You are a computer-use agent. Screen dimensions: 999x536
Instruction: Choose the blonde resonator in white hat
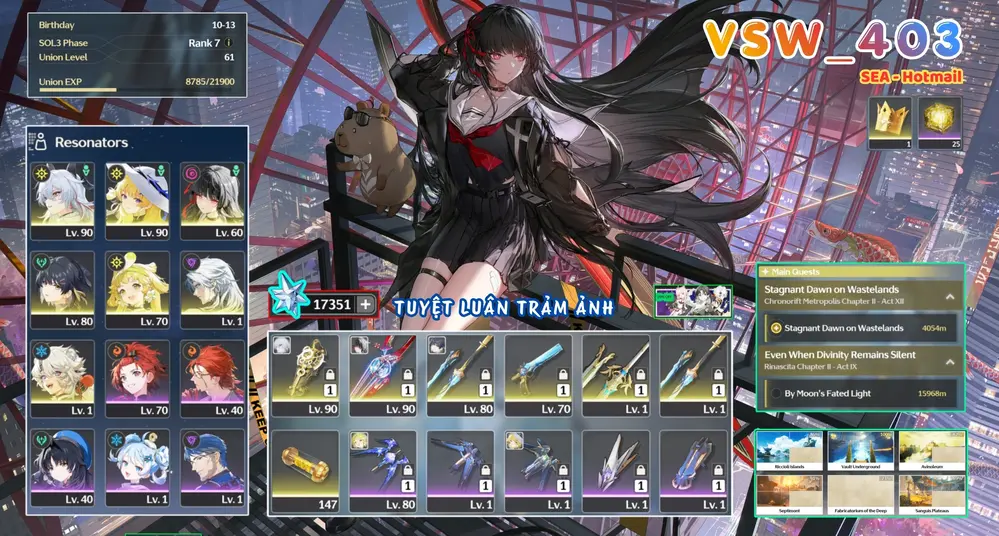[138, 200]
